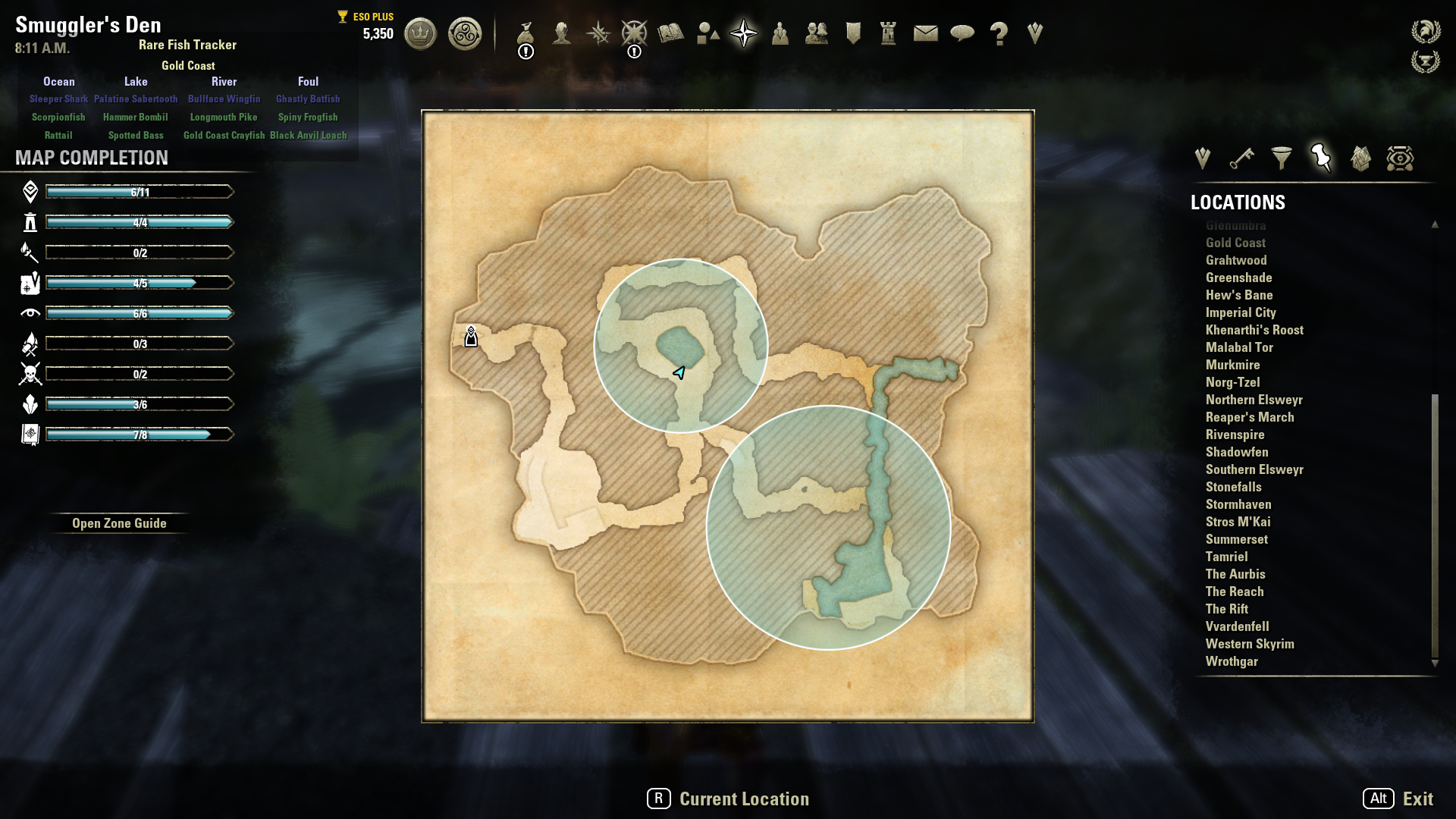
Task: Click the door marker on the map
Action: pos(471,337)
